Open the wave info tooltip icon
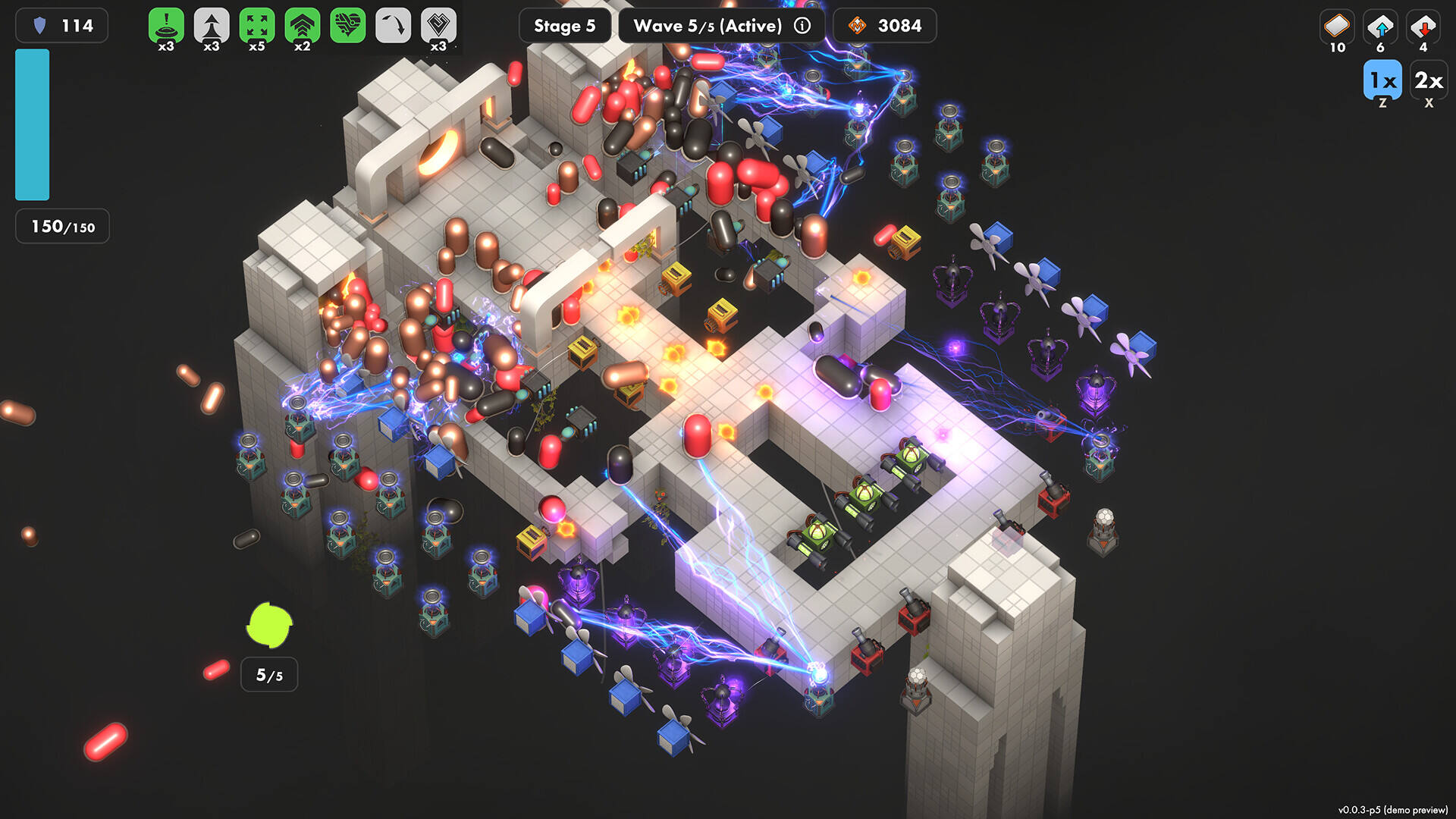Viewport: 1456px width, 819px height. point(802,26)
